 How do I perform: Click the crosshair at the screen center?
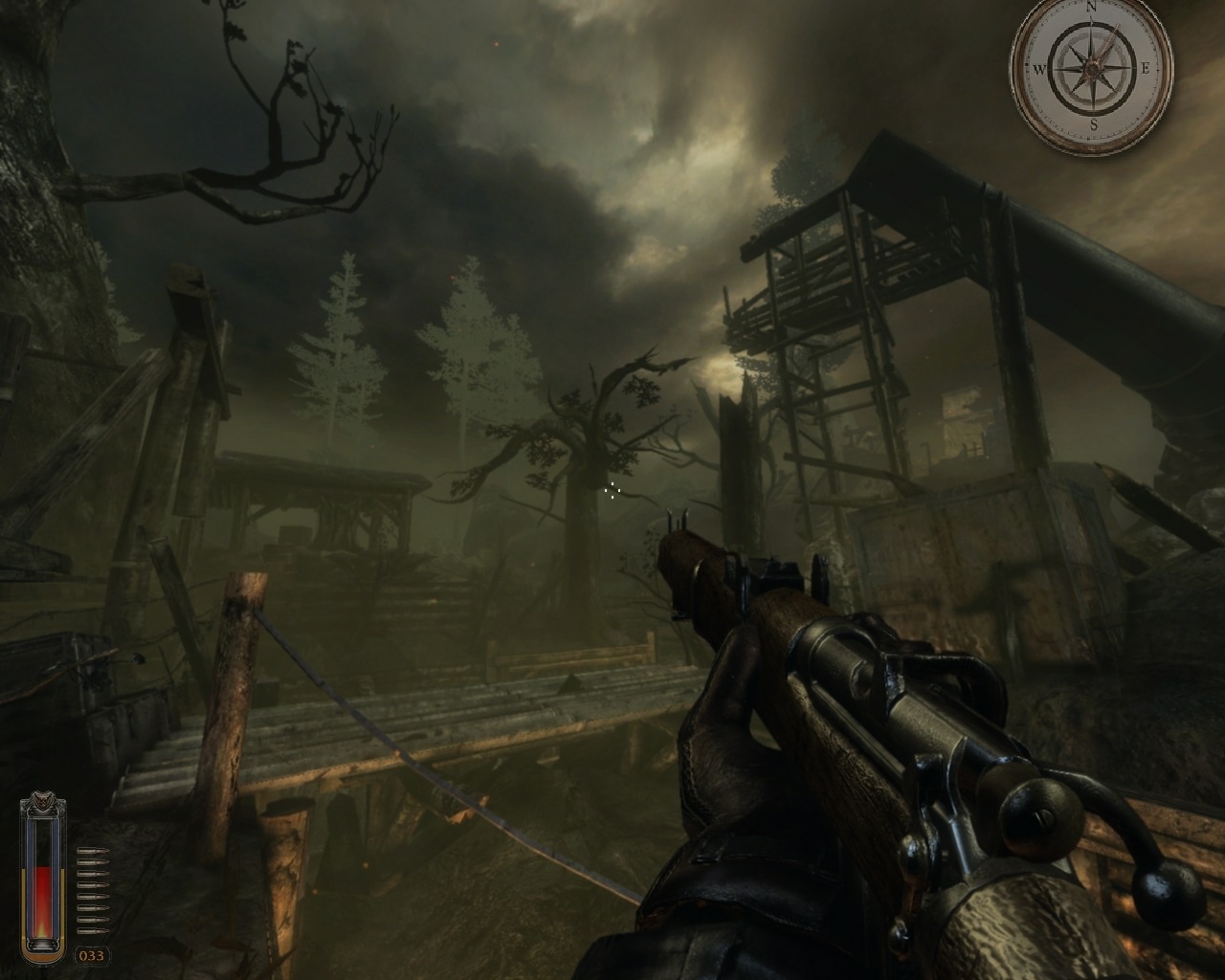(612, 490)
